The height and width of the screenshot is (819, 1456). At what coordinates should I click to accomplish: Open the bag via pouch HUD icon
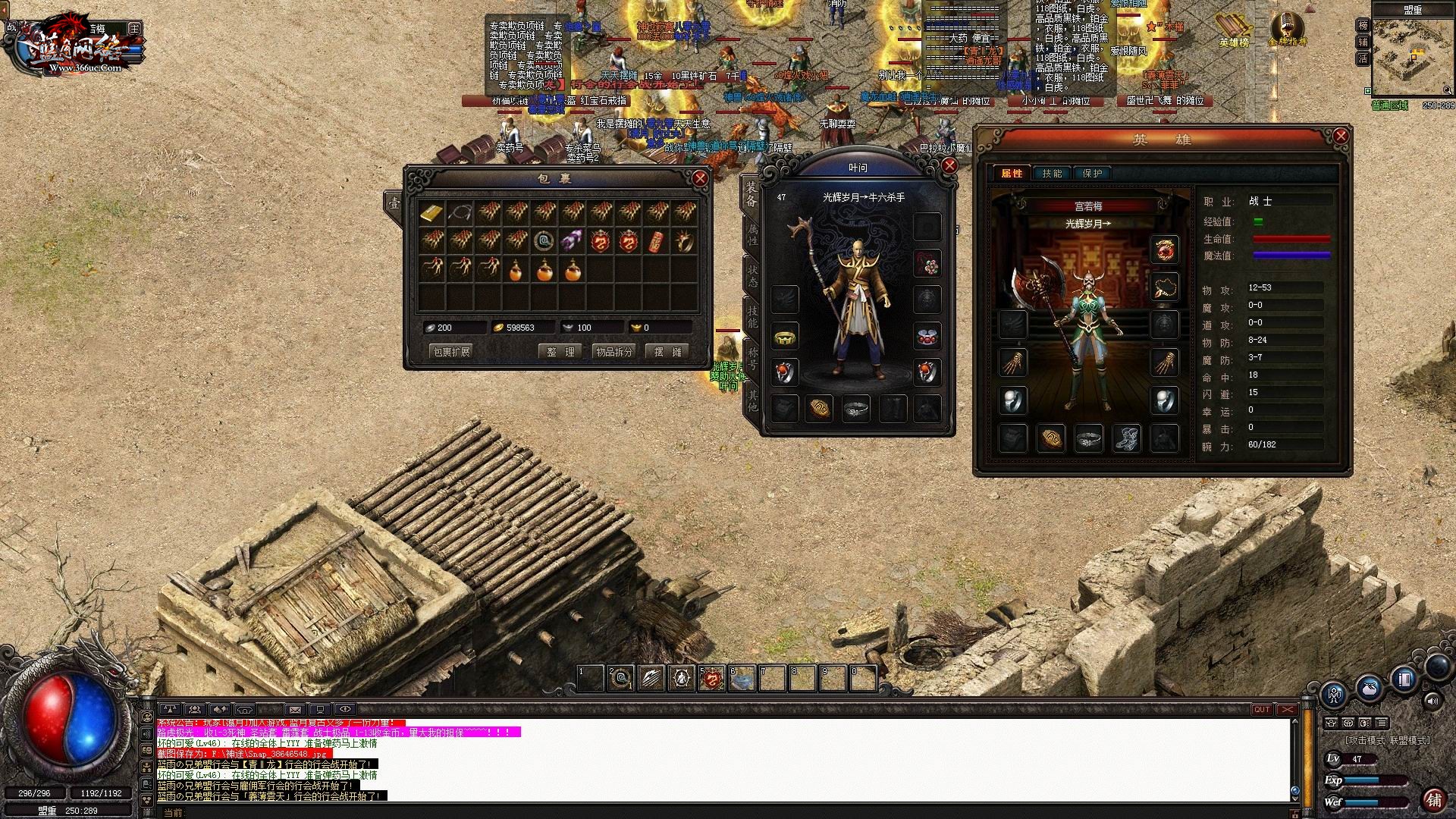[1369, 689]
